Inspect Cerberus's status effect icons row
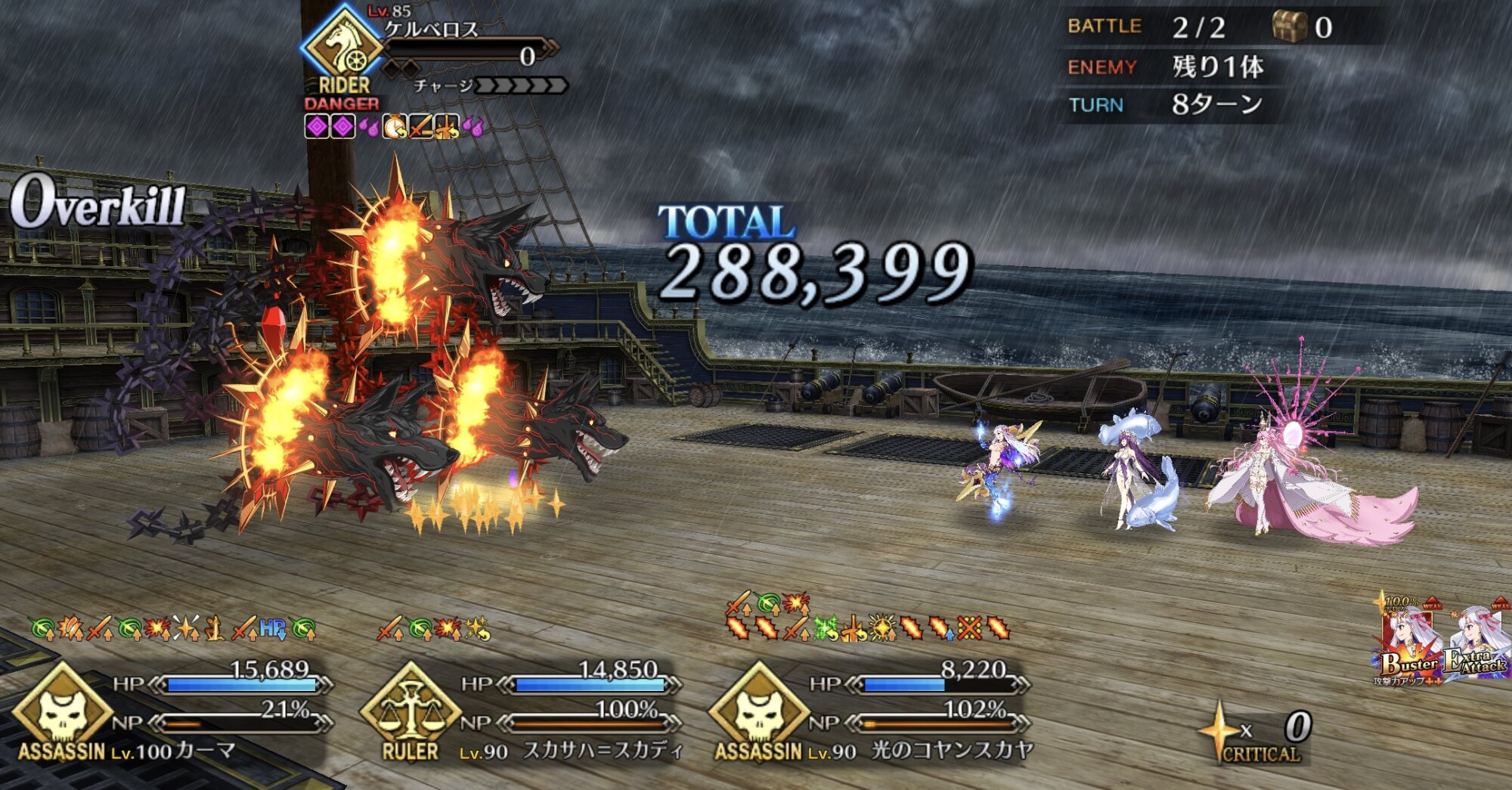 [x=393, y=127]
